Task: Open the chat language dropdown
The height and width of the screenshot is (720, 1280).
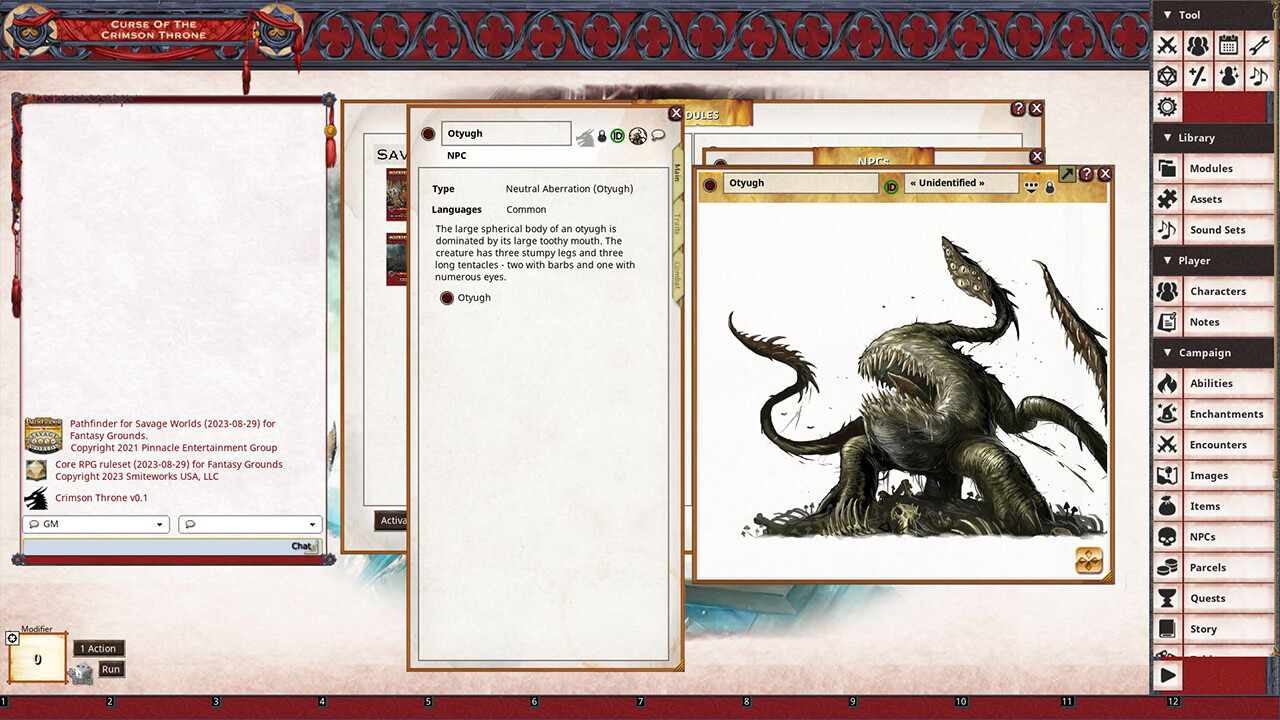Action: [x=249, y=523]
